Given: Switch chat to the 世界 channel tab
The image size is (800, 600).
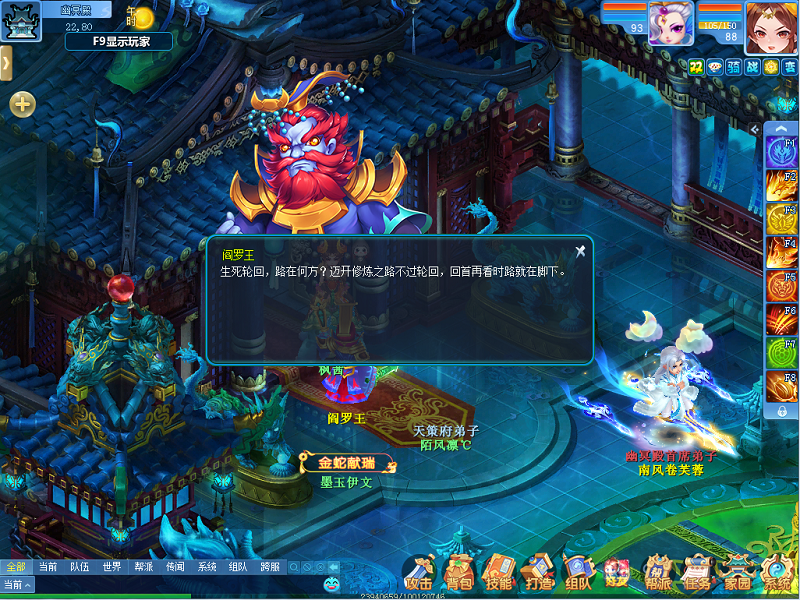Looking at the screenshot, I should pos(112,567).
